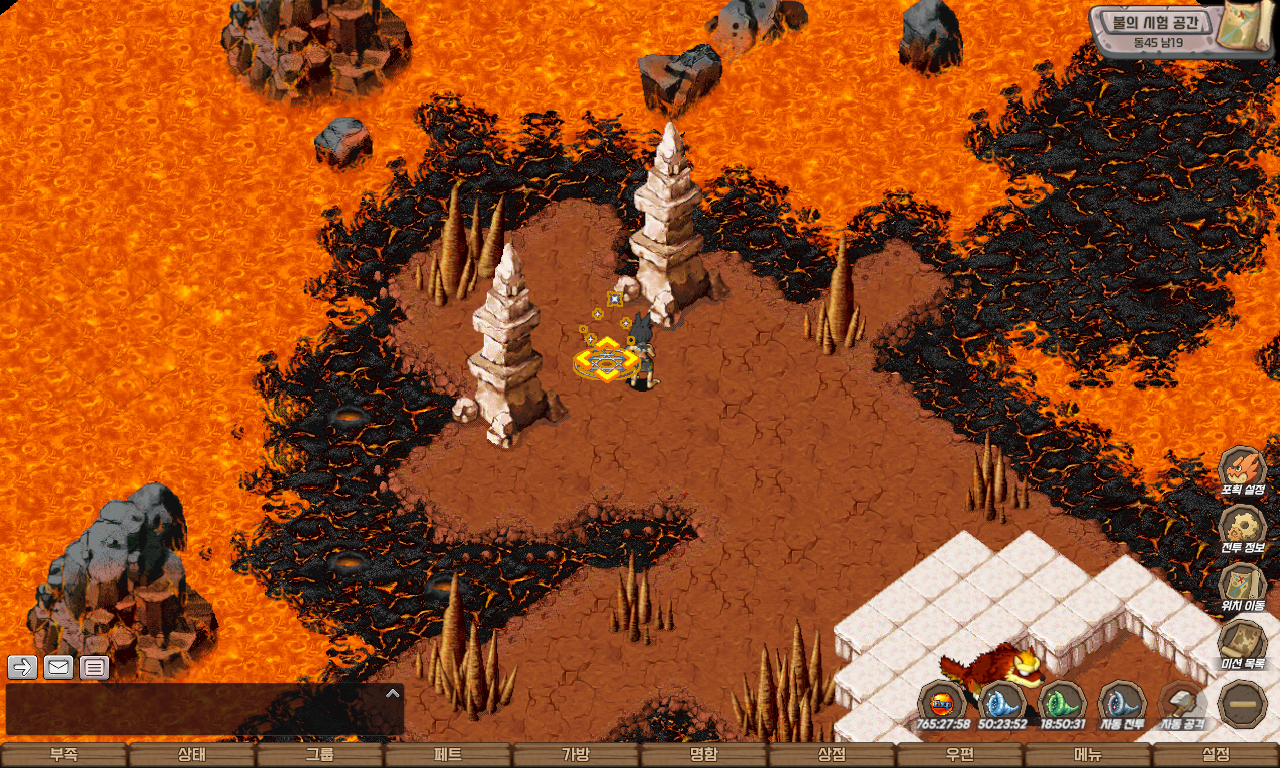
Task: Open the 가방 (bag) inventory
Action: (x=576, y=755)
